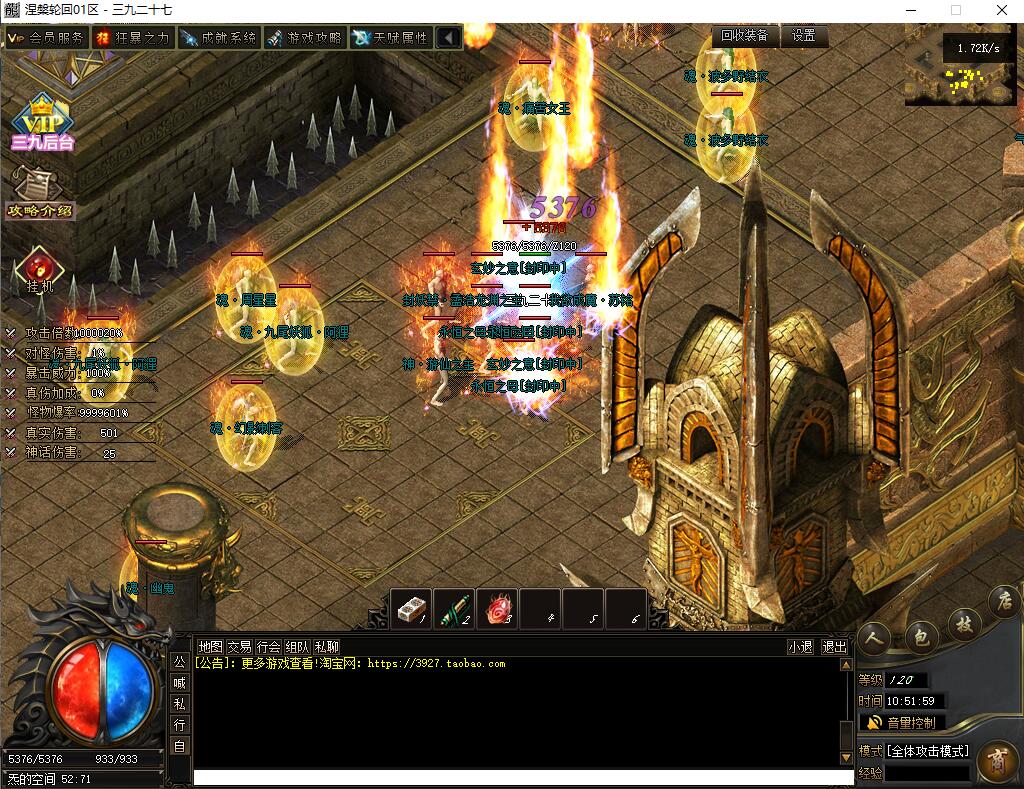
Task: Open the 狂暴之力 berserk power menu
Action: tap(132, 37)
